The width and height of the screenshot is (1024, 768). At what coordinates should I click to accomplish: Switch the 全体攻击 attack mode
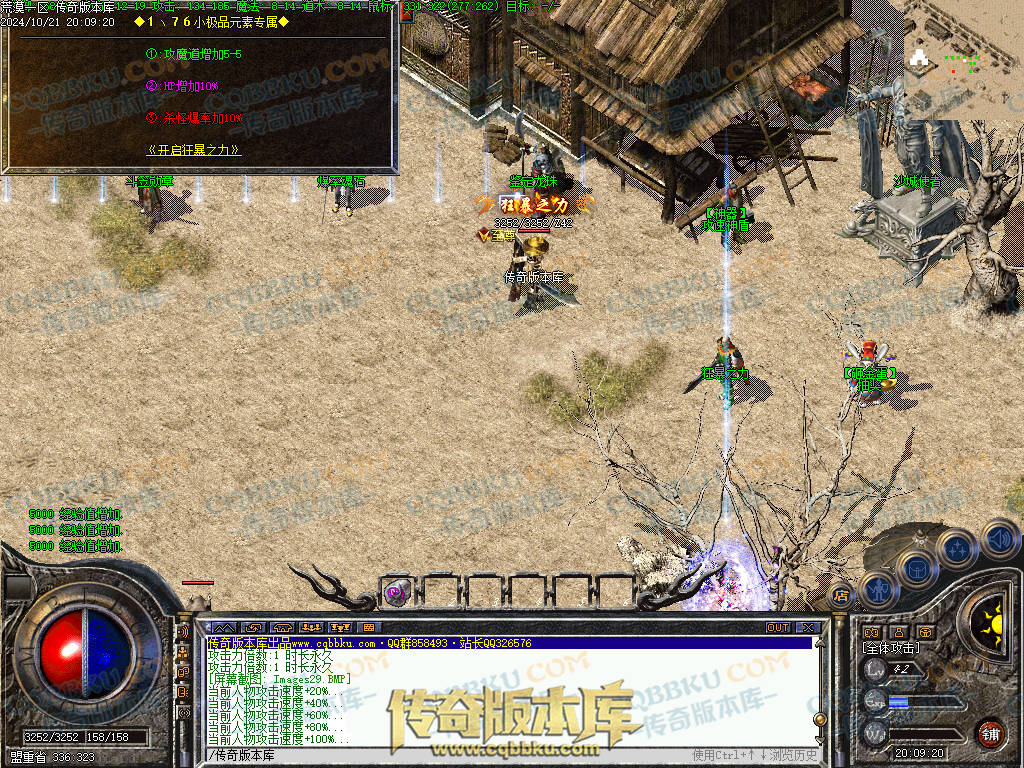pos(891,648)
